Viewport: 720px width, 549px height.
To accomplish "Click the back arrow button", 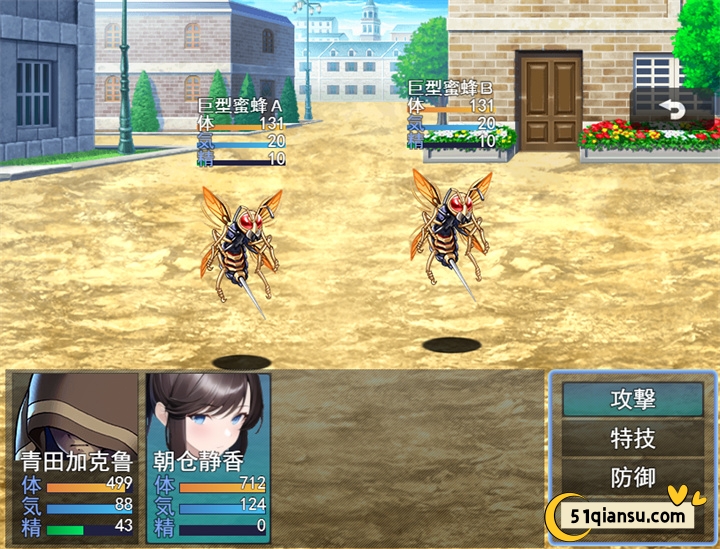I will coord(673,108).
